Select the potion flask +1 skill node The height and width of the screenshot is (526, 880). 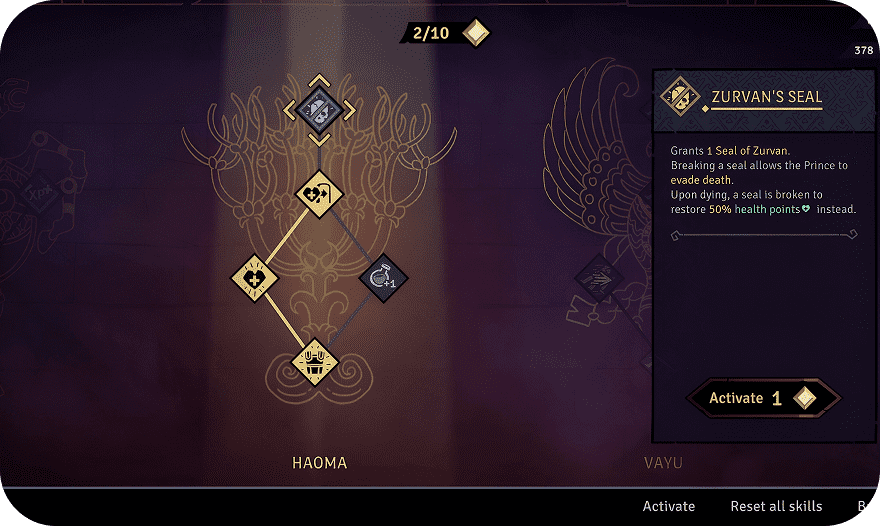[383, 277]
